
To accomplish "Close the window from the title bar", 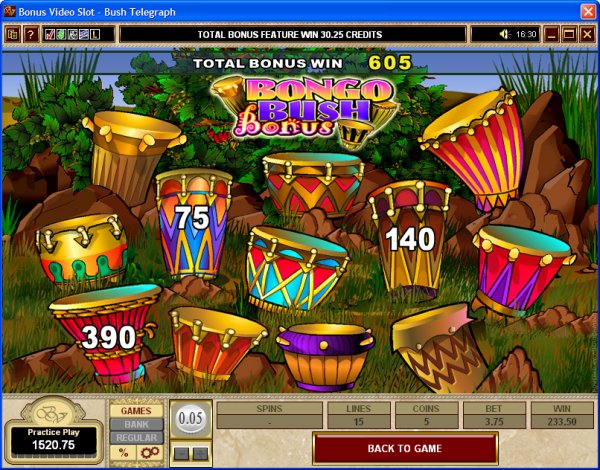I will (587, 10).
